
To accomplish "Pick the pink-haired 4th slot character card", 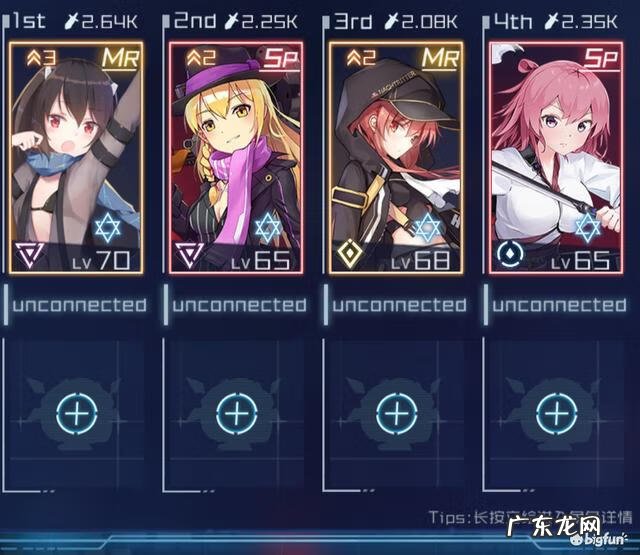I will (x=556, y=157).
